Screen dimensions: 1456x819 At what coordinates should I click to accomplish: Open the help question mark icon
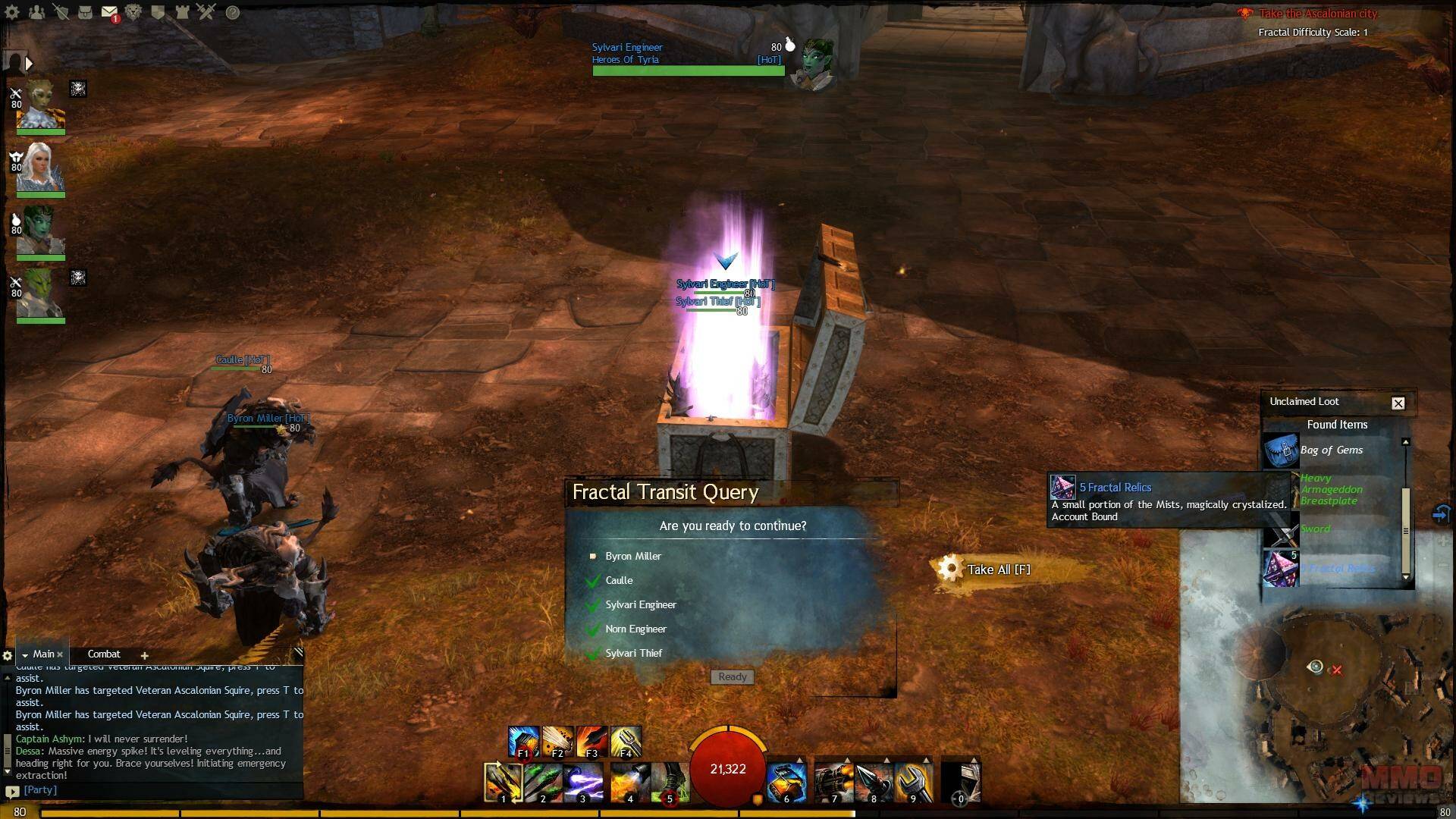pyautogui.click(x=233, y=12)
